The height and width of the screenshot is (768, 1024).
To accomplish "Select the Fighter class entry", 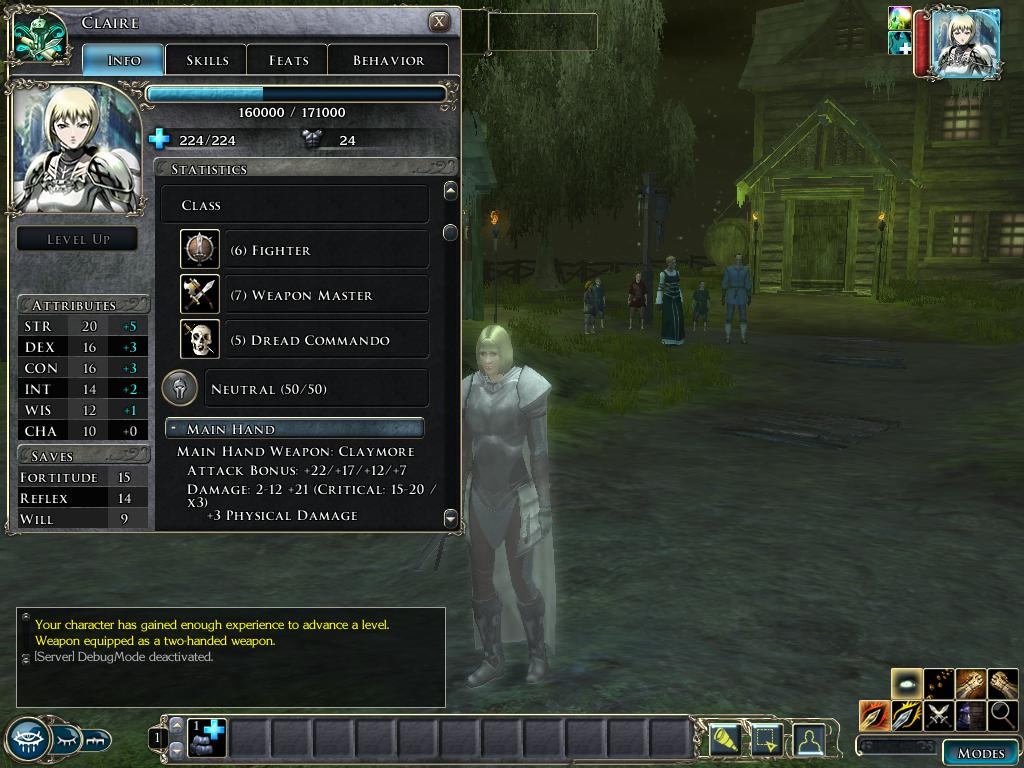I will click(326, 250).
